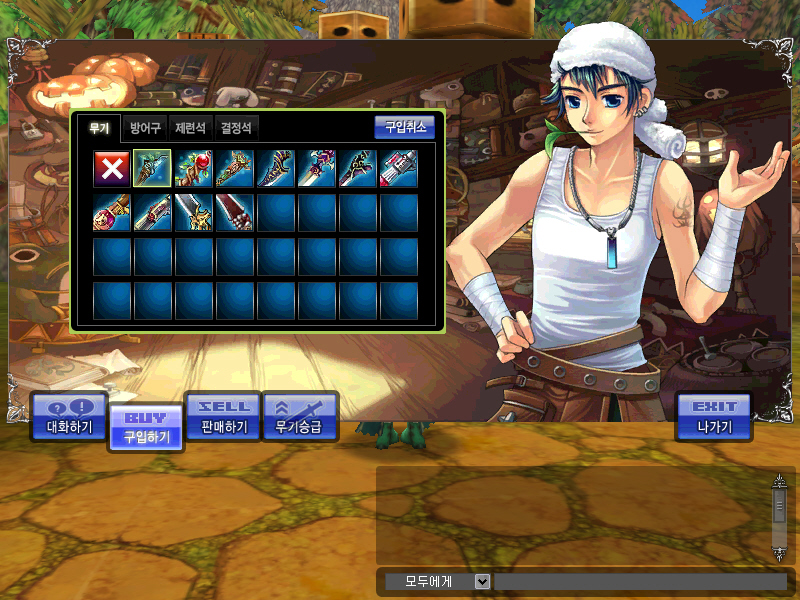800x600 pixels.
Task: Choose the staff with red orb
Action: [193, 168]
